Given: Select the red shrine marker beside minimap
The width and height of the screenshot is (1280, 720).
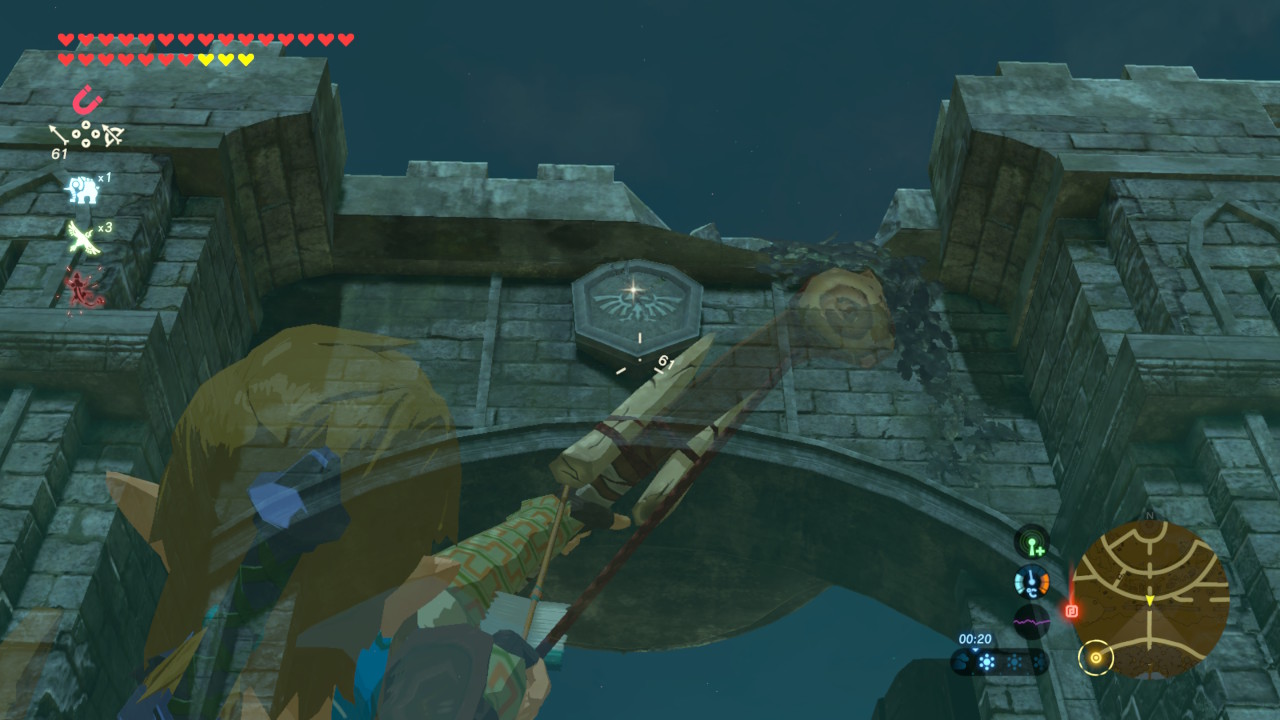Looking at the screenshot, I should [x=1071, y=610].
